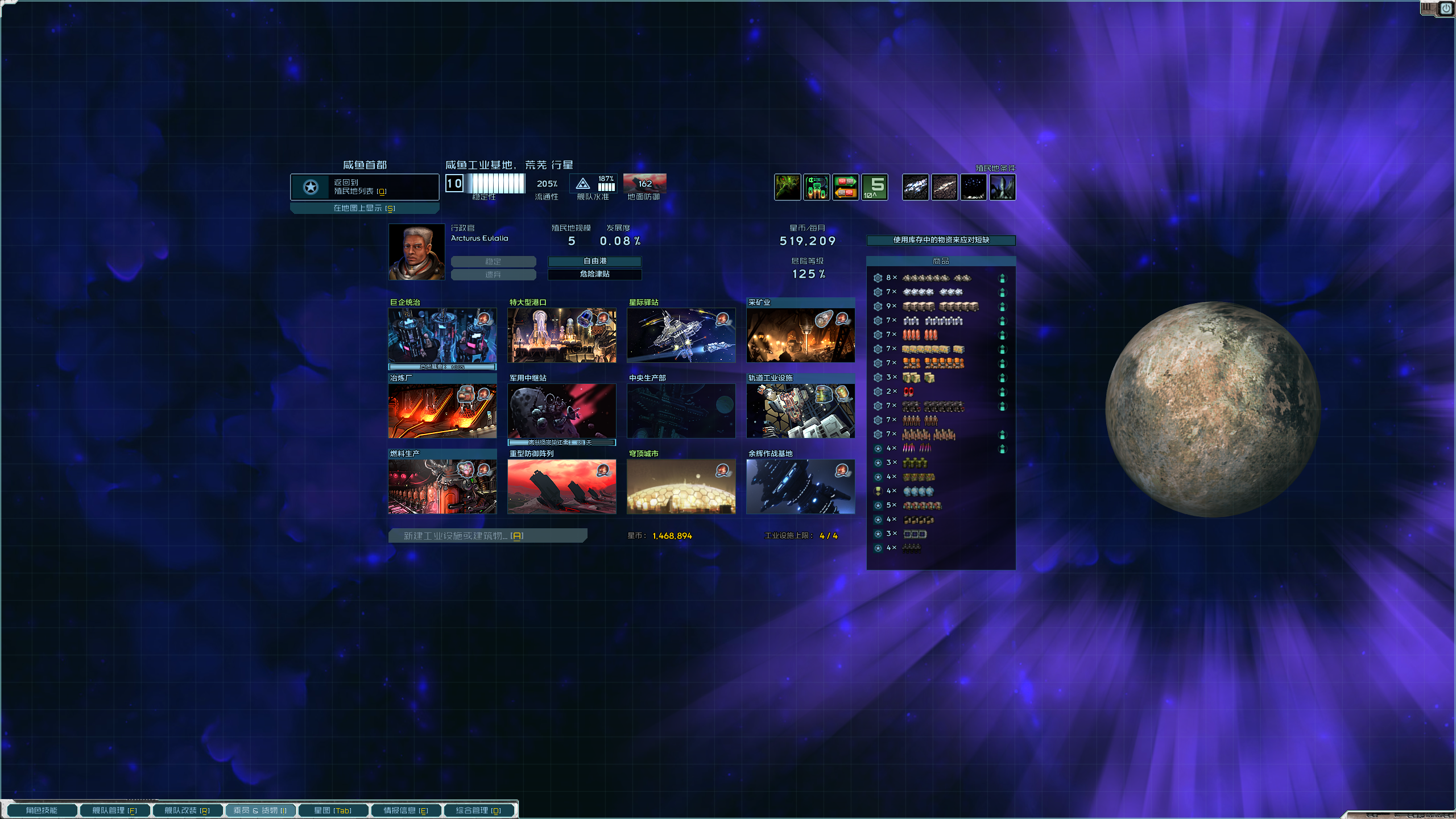Choose the 轨道工业设施 orbital works

(800, 411)
